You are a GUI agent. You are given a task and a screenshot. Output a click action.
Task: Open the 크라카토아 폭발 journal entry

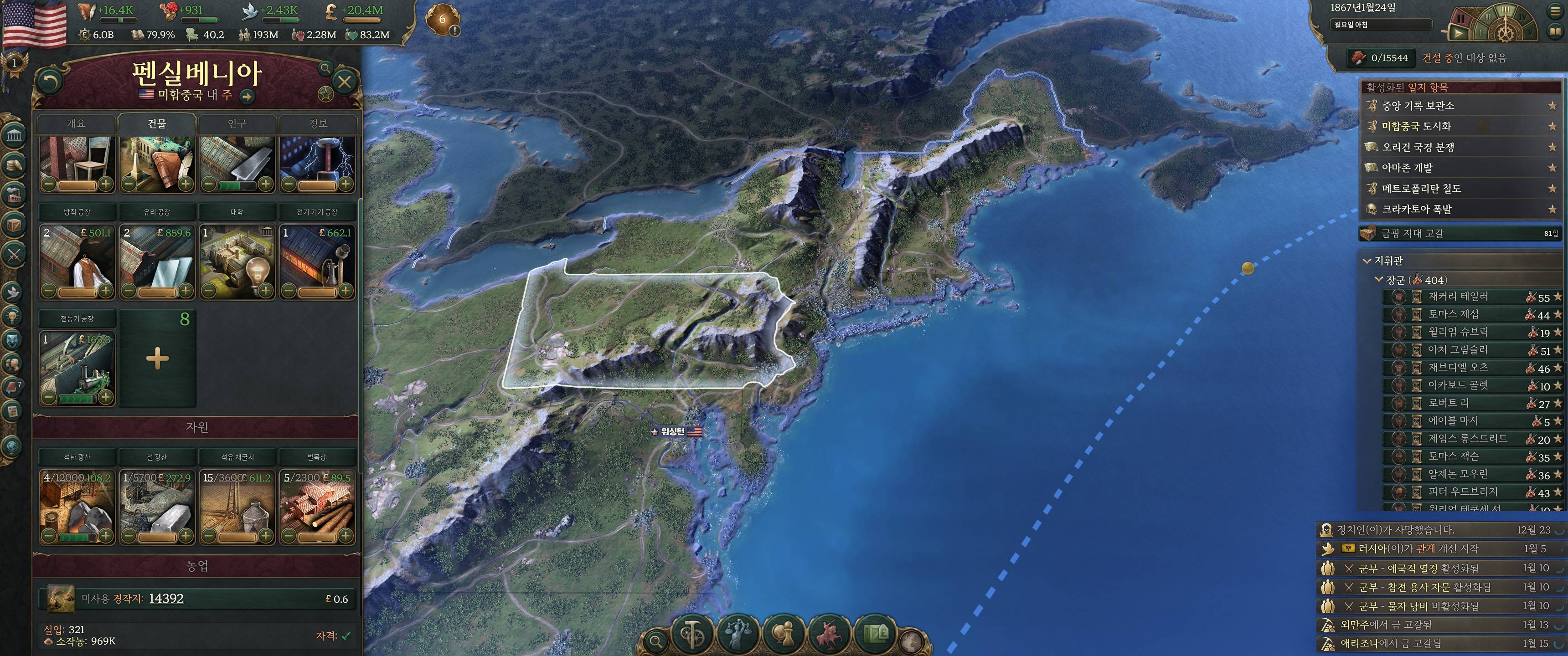(1416, 210)
